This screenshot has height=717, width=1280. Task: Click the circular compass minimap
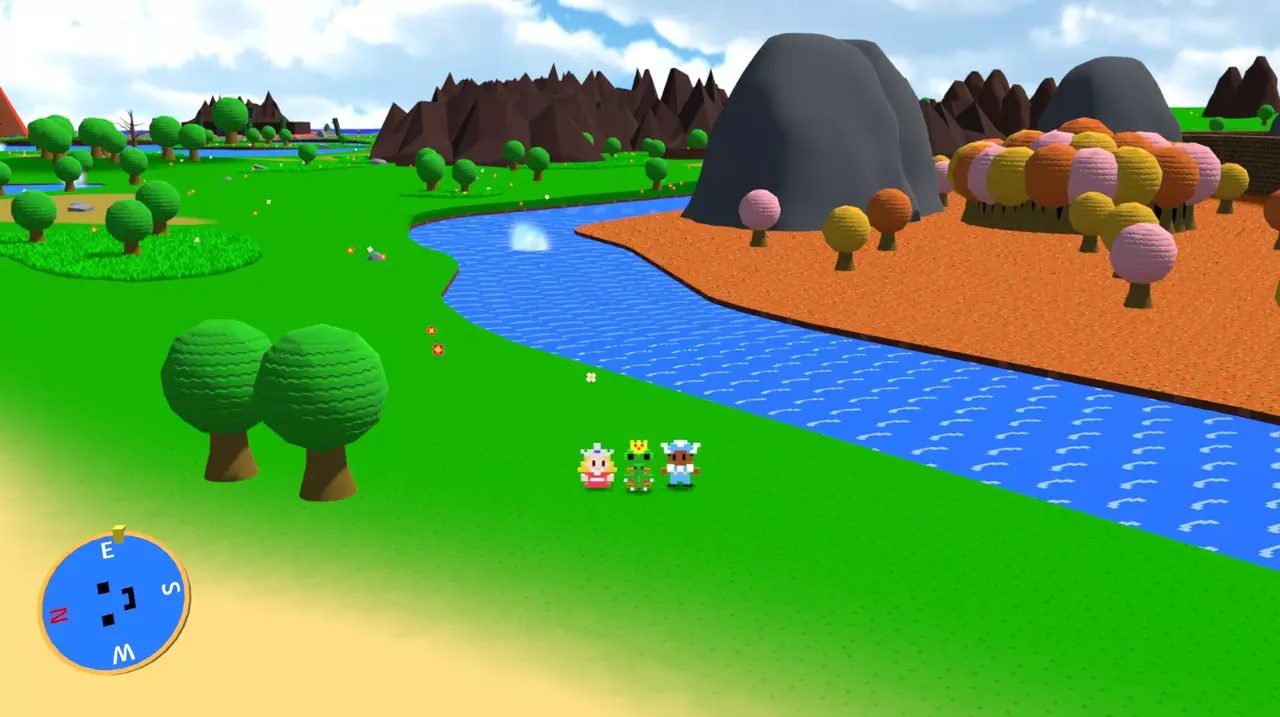coord(115,602)
